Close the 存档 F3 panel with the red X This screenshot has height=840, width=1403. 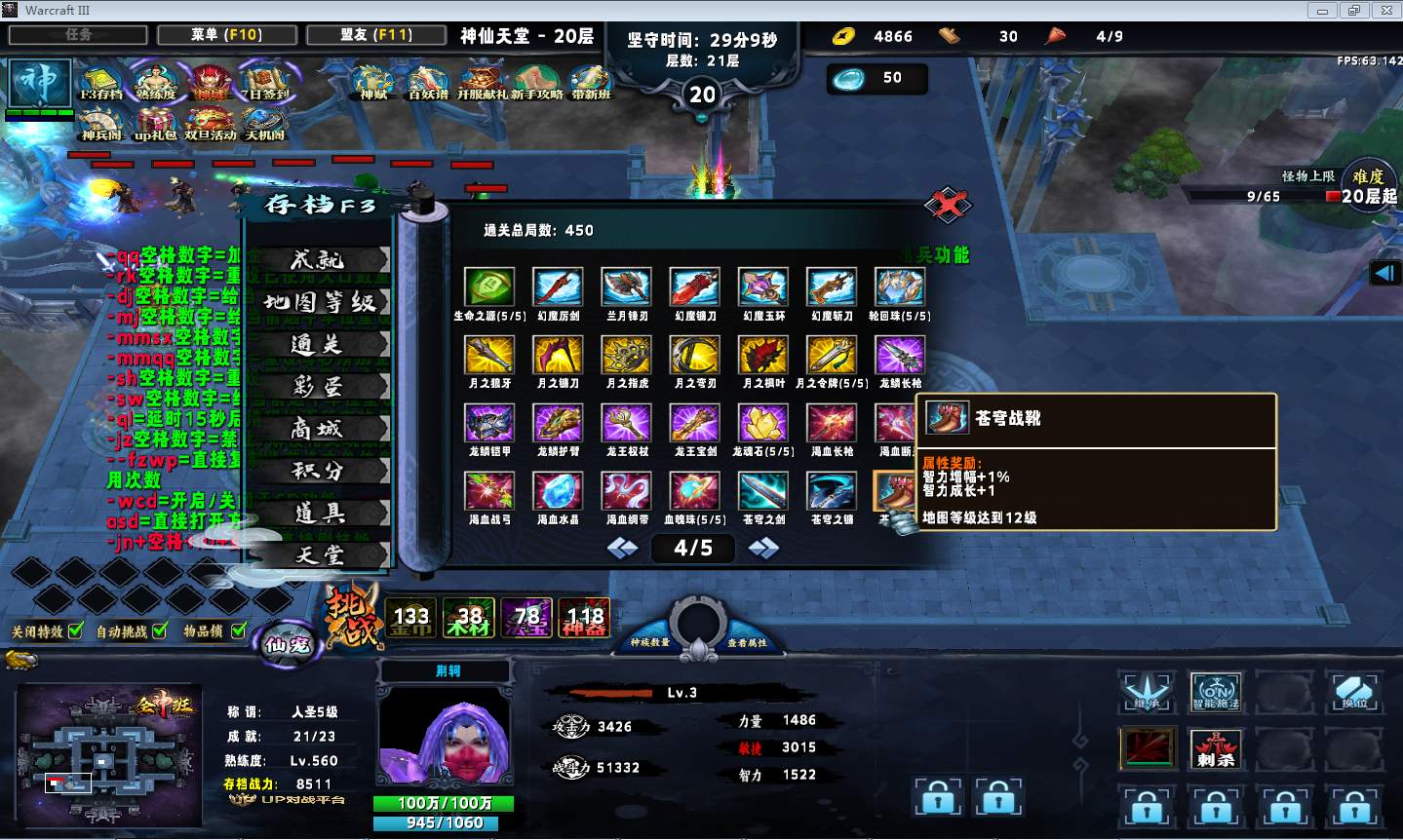(x=947, y=205)
